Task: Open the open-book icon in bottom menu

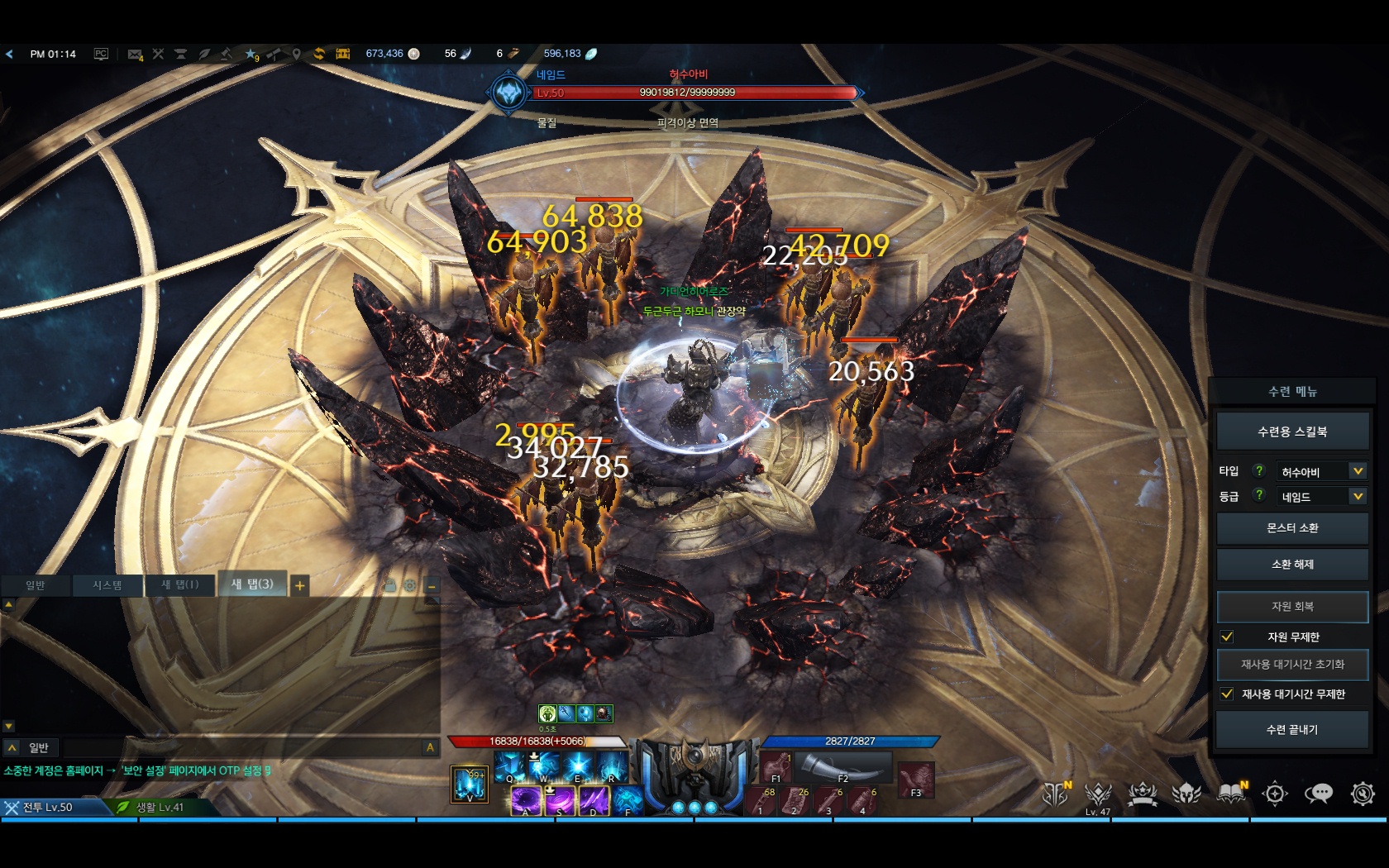Action: point(1231,794)
